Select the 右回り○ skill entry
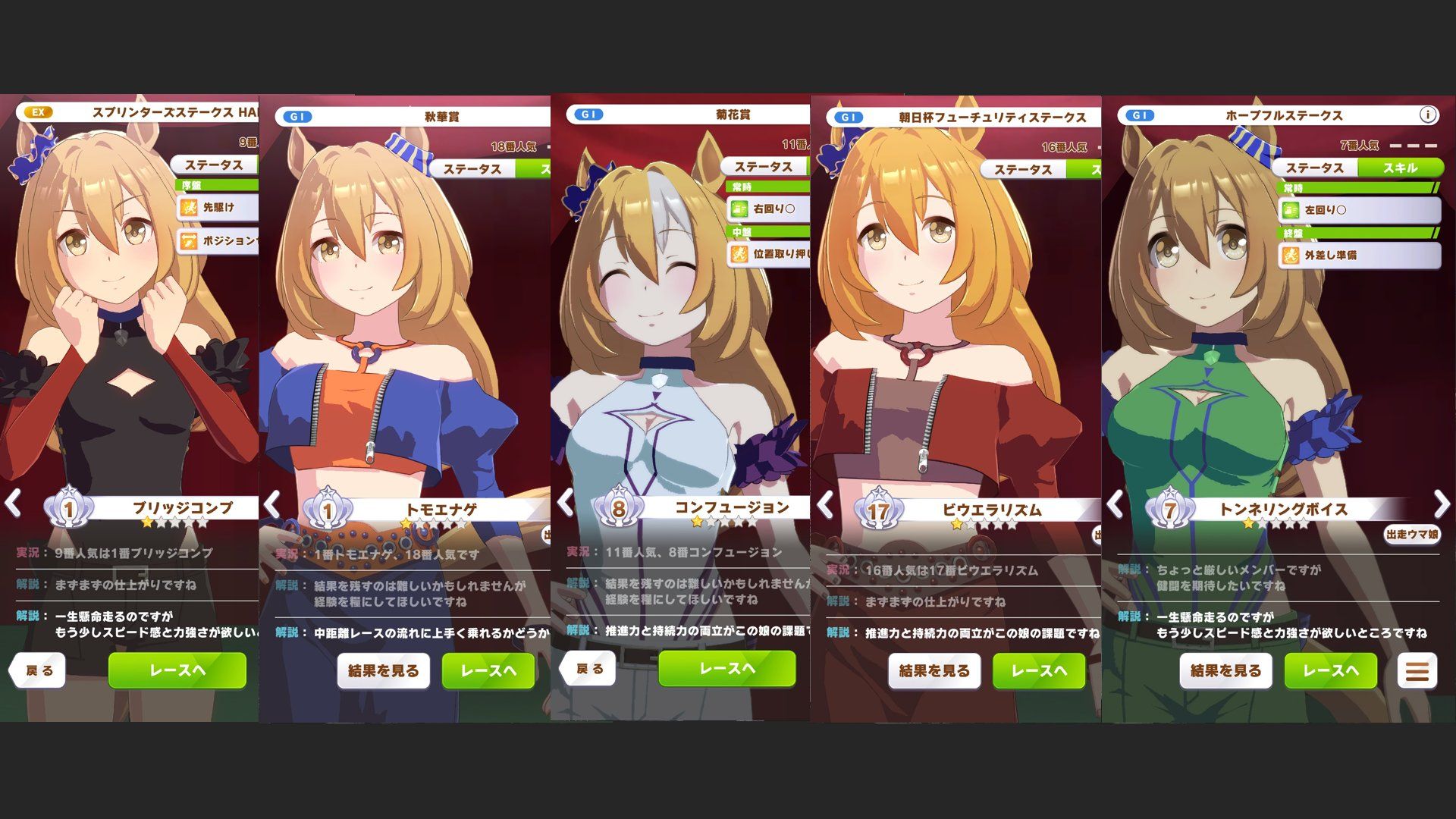Screen dimensions: 1456x819 click(x=768, y=208)
